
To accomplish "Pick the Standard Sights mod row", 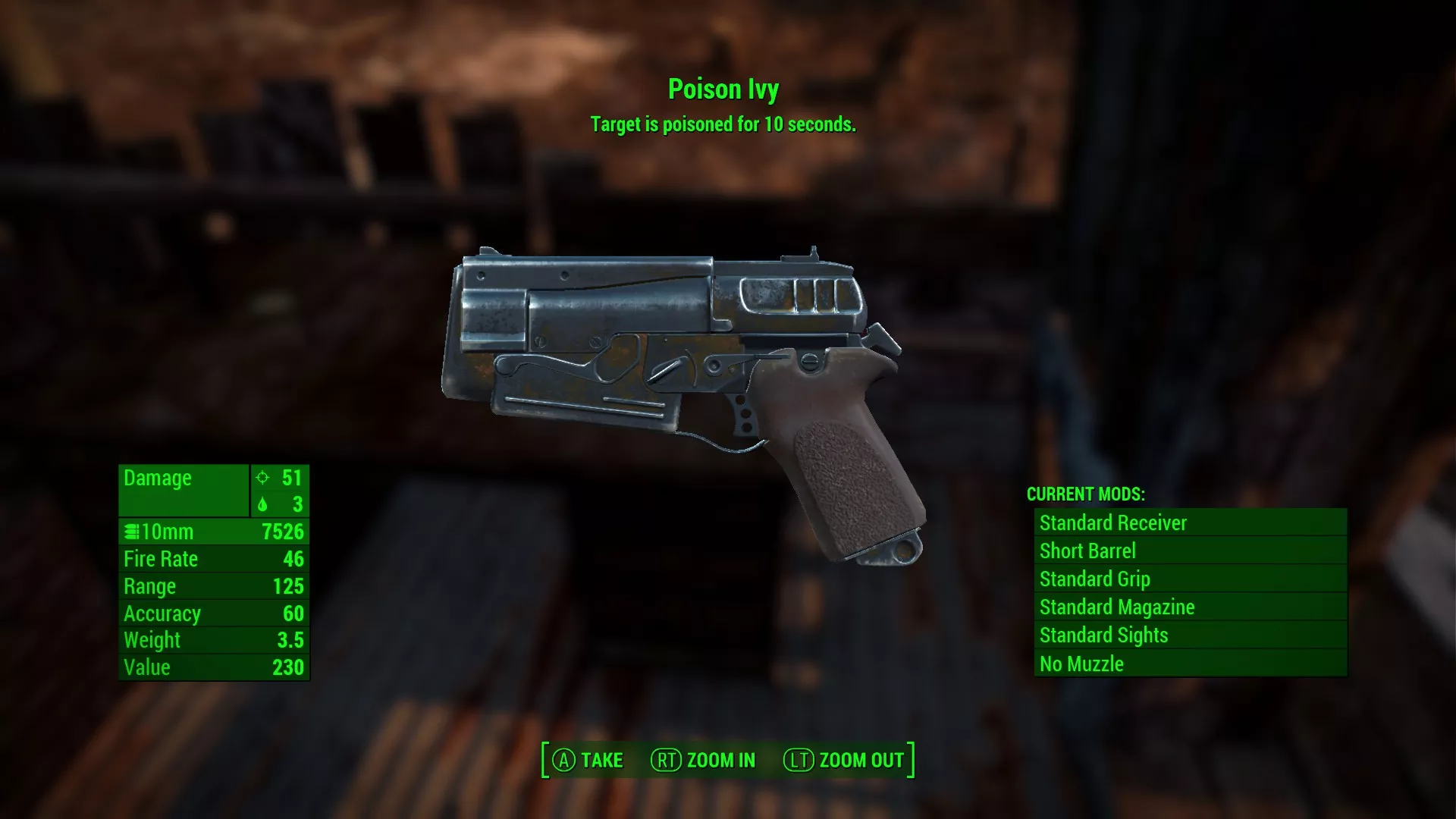I will [1190, 635].
